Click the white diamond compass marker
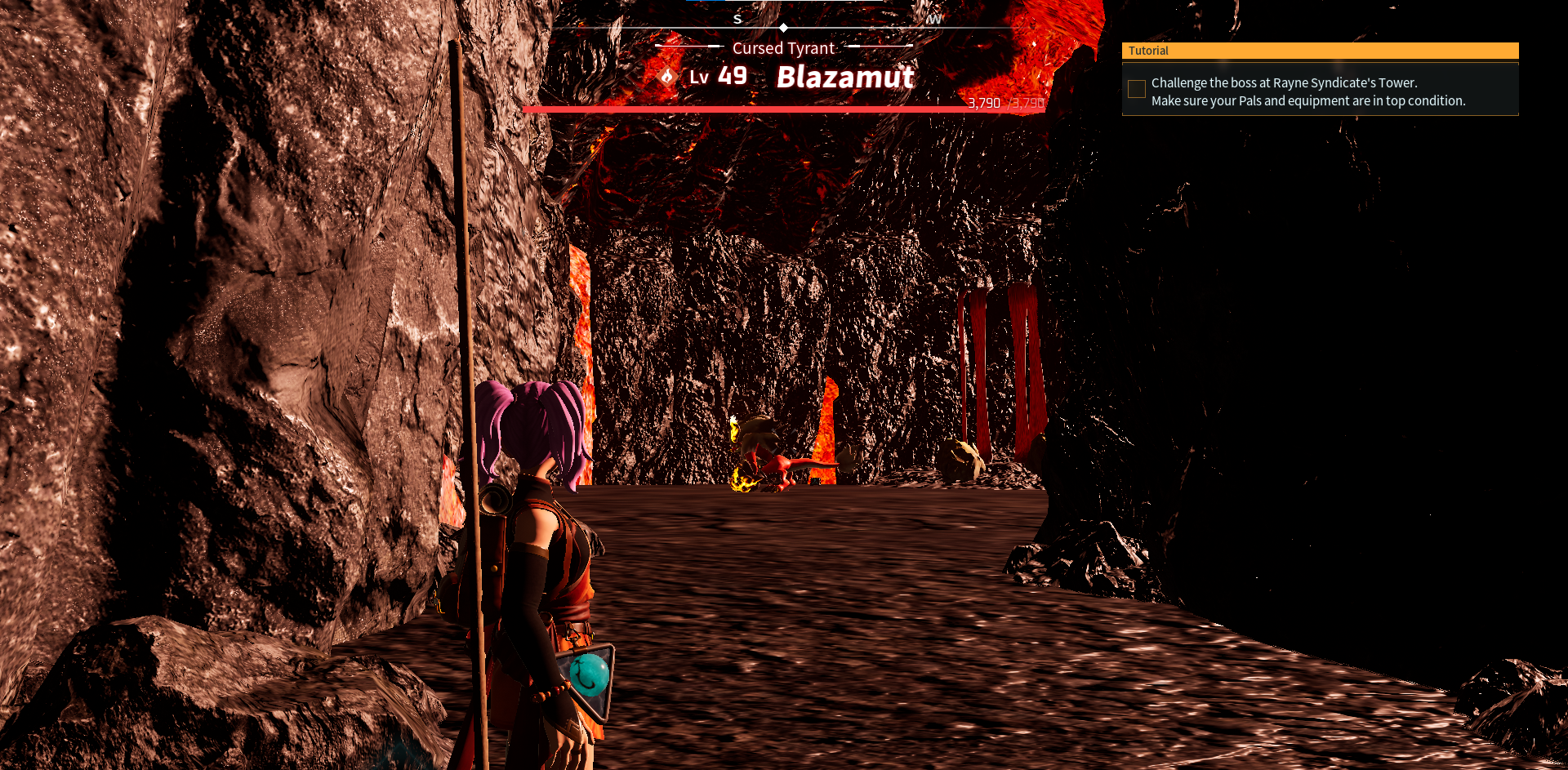The height and width of the screenshot is (770, 1568). point(783,27)
